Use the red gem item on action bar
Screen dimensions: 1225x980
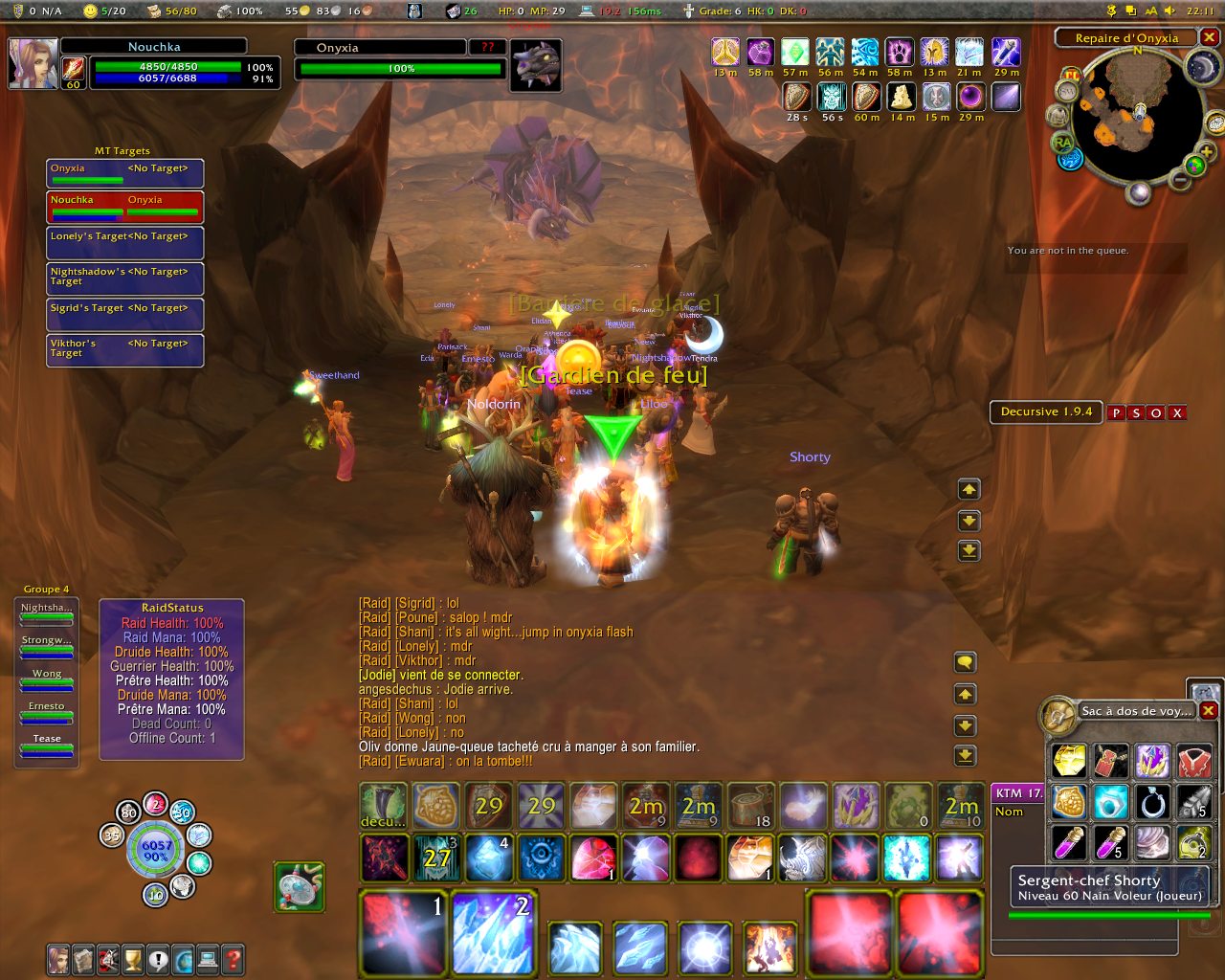pos(593,857)
